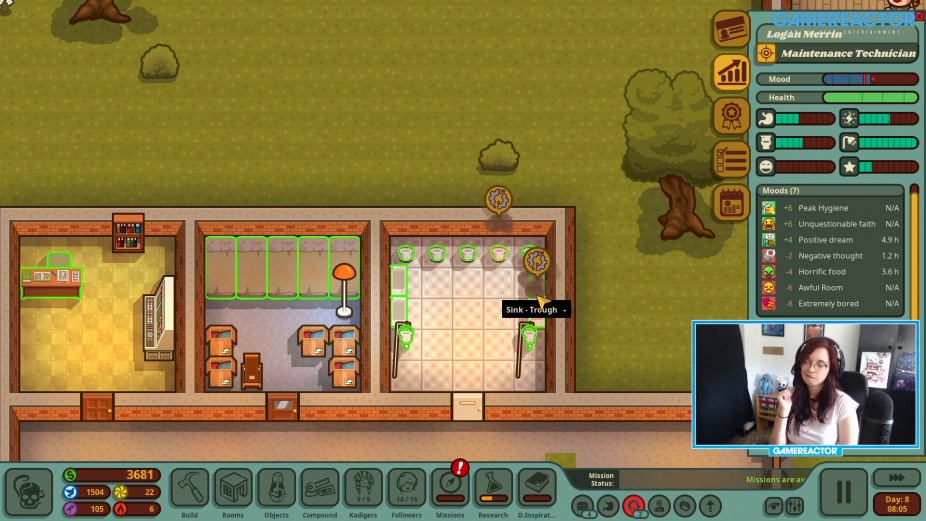Open the Objects menu
The width and height of the screenshot is (926, 521).
click(x=277, y=489)
